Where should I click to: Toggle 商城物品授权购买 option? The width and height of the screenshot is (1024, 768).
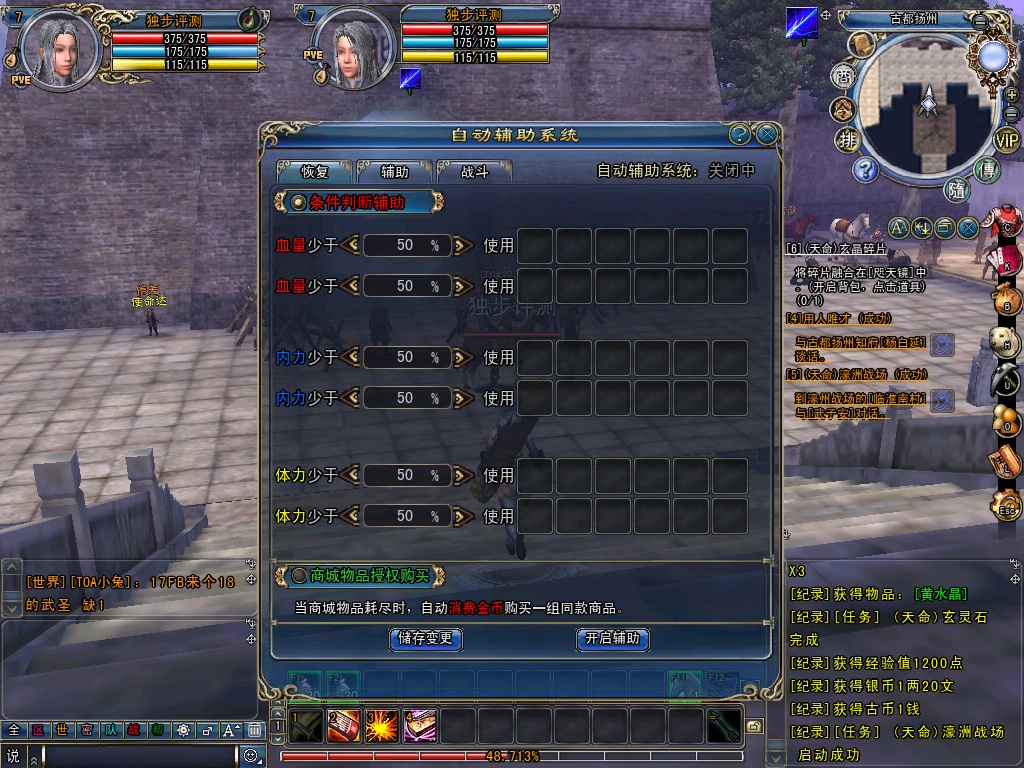click(x=298, y=575)
